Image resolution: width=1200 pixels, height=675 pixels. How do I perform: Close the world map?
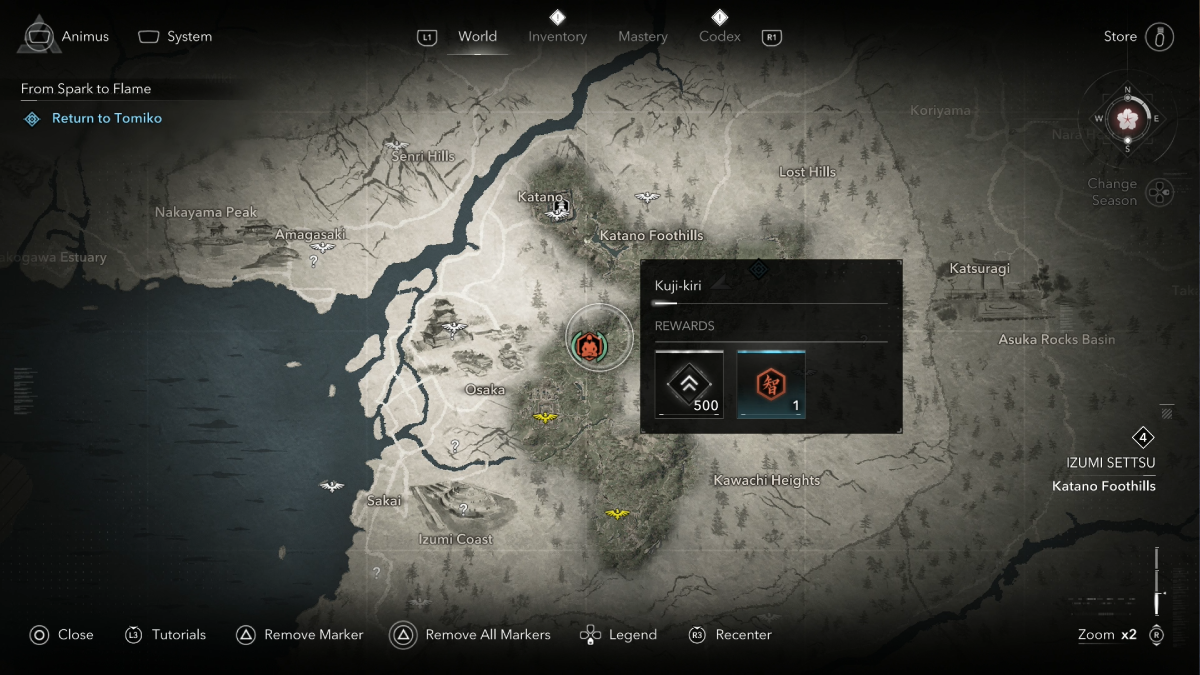coord(61,635)
